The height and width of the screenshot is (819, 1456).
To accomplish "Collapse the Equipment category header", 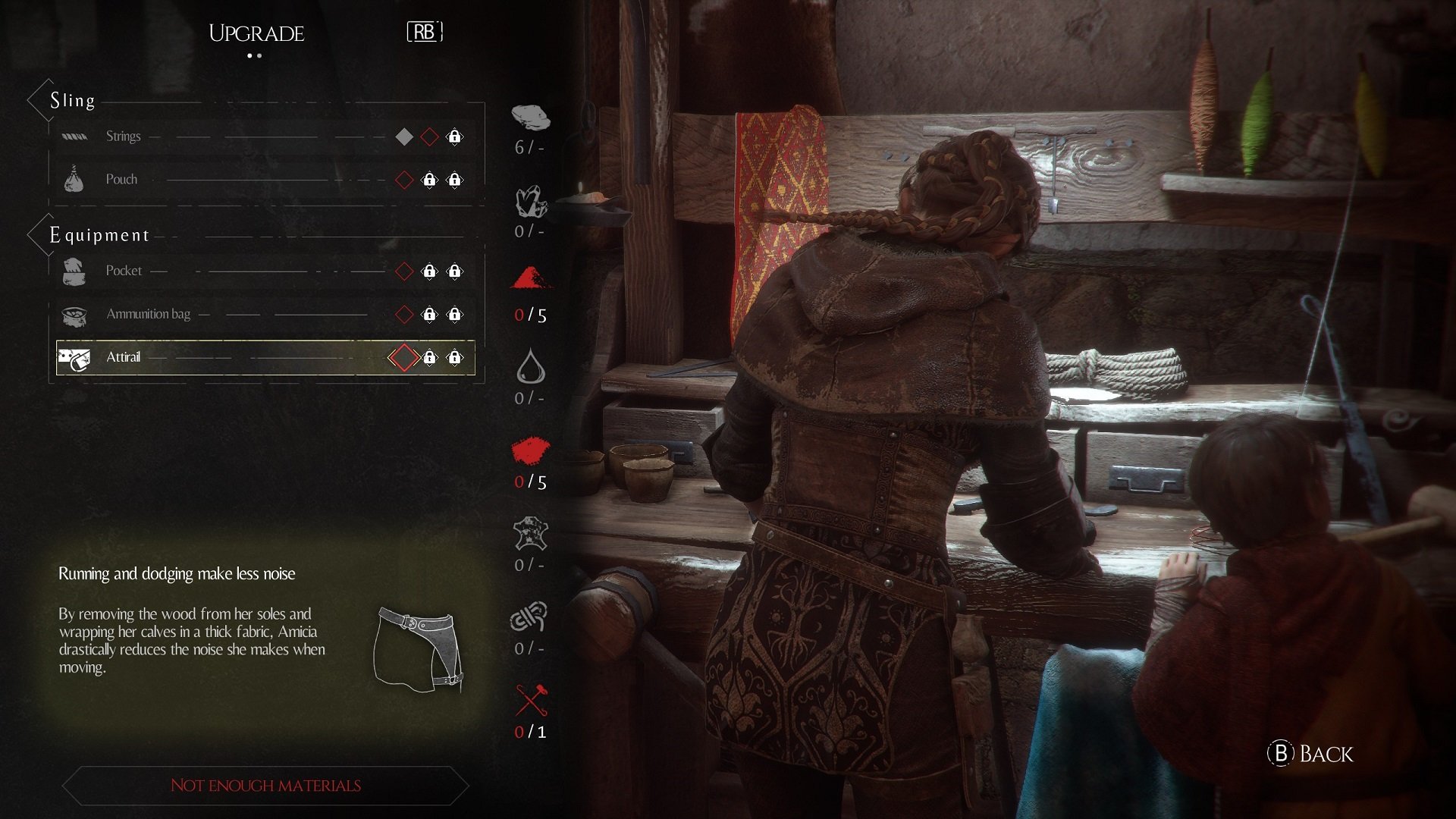I will pos(99,235).
